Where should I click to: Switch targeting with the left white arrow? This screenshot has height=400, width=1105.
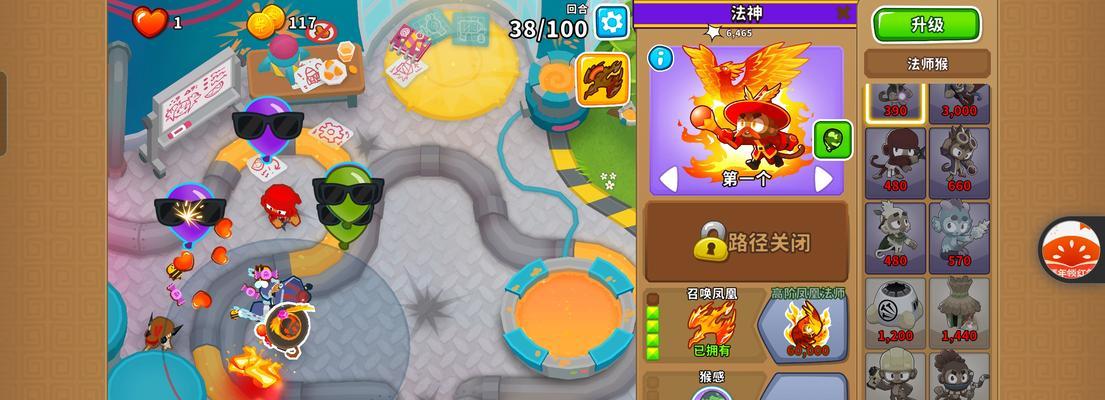pyautogui.click(x=667, y=179)
